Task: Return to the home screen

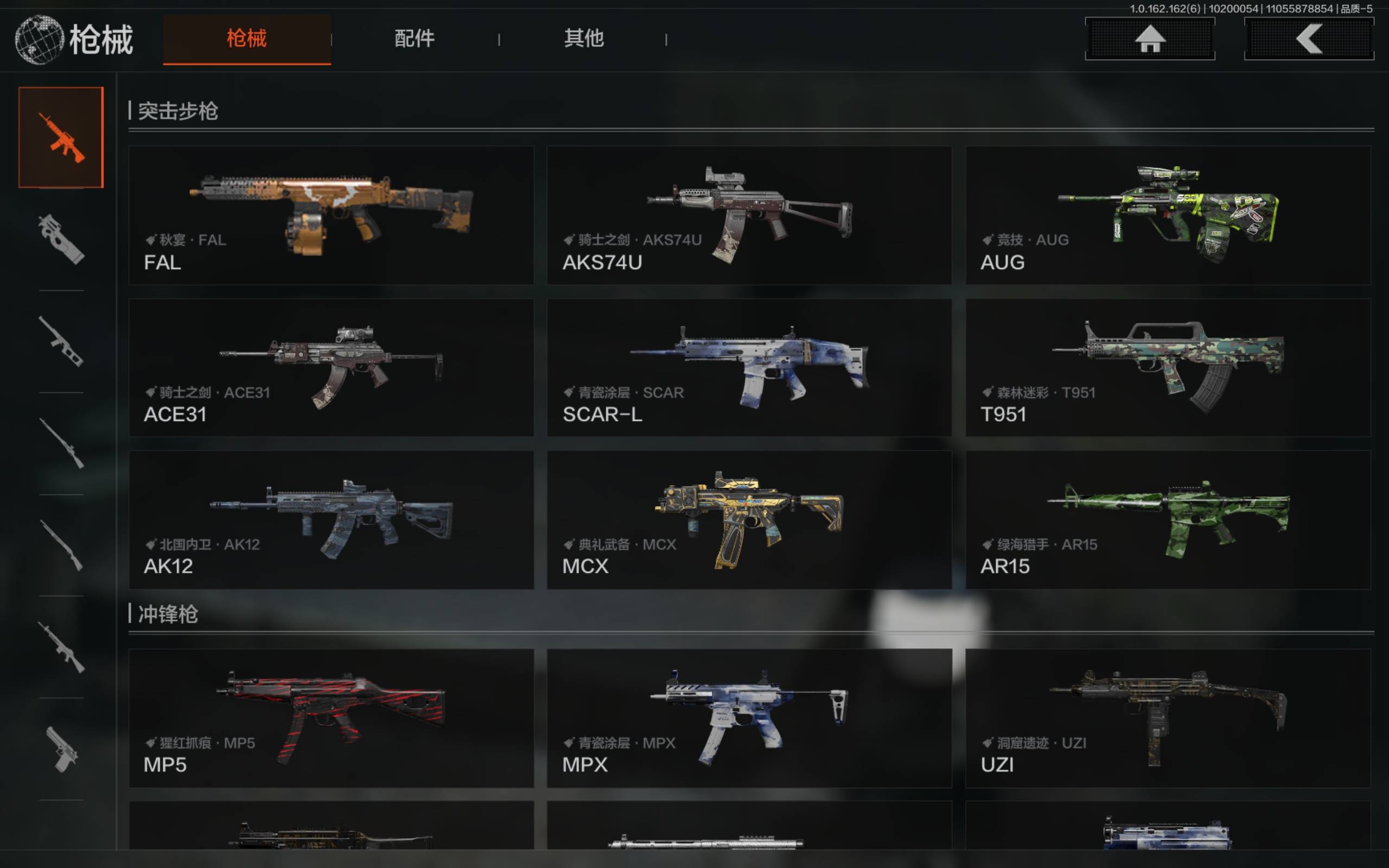Action: point(1149,39)
